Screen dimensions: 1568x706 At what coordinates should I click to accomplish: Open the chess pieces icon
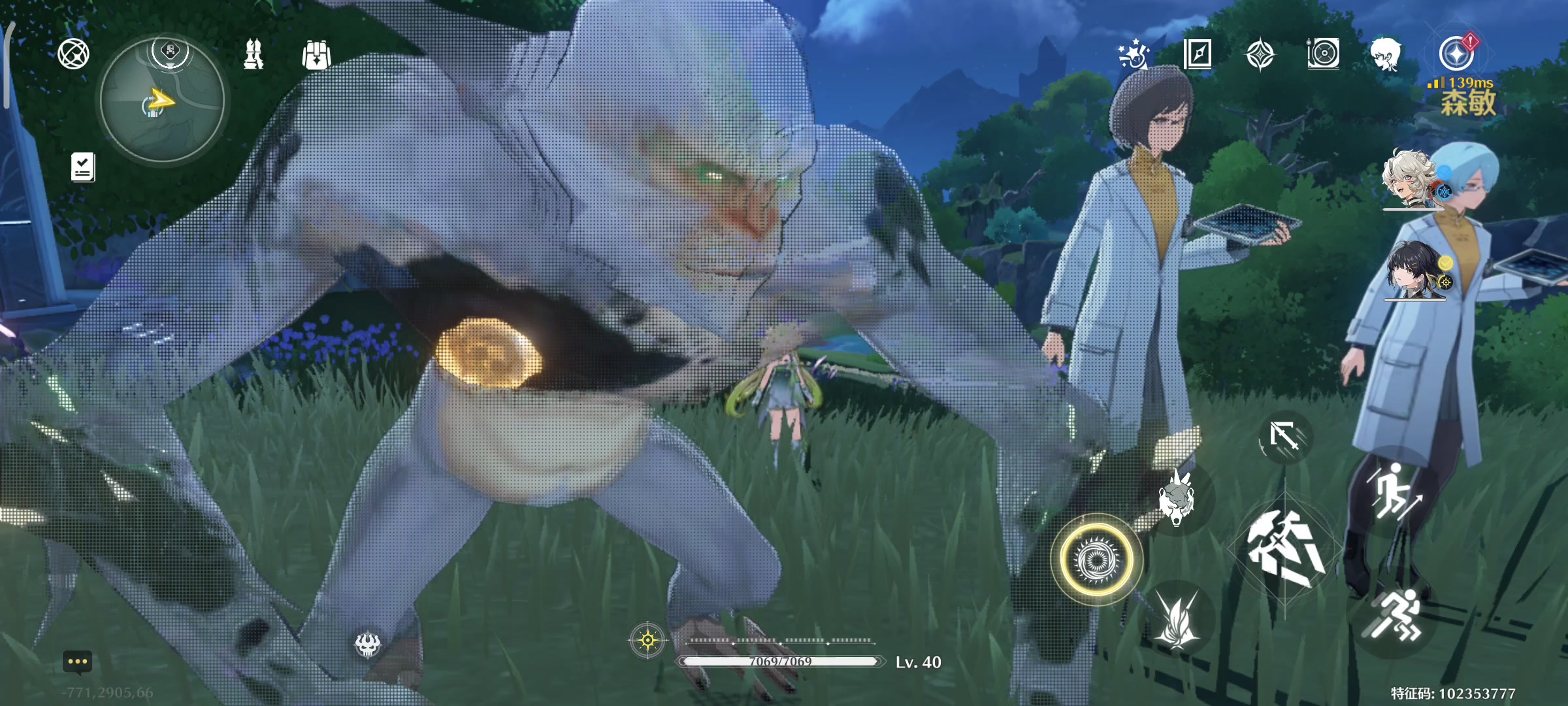pos(253,54)
